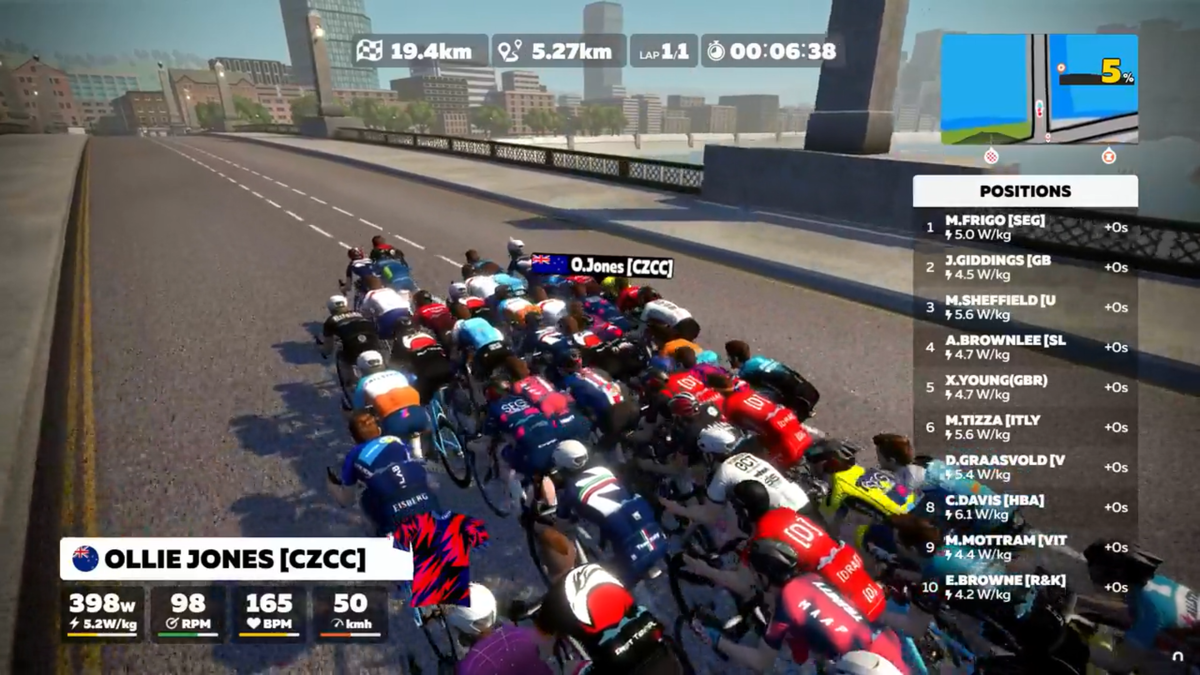Viewport: 1200px width, 675px height.
Task: Select M.Frigo in the positions list
Action: click(x=1025, y=227)
